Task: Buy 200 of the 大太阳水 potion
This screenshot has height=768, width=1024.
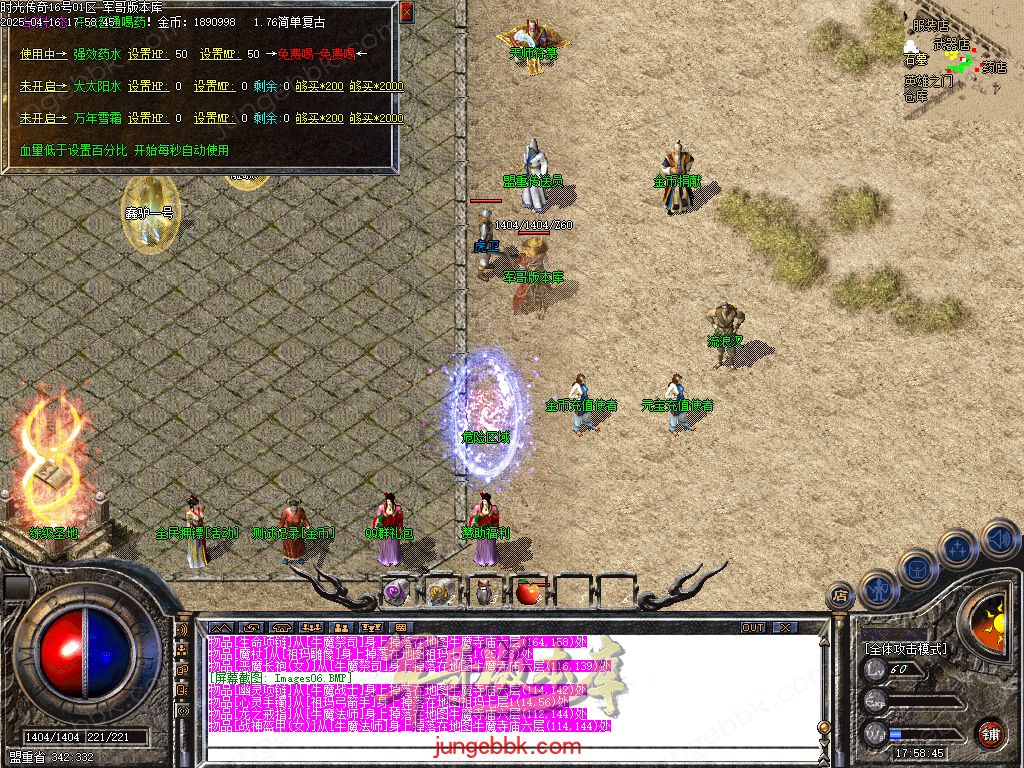Action: click(x=318, y=86)
